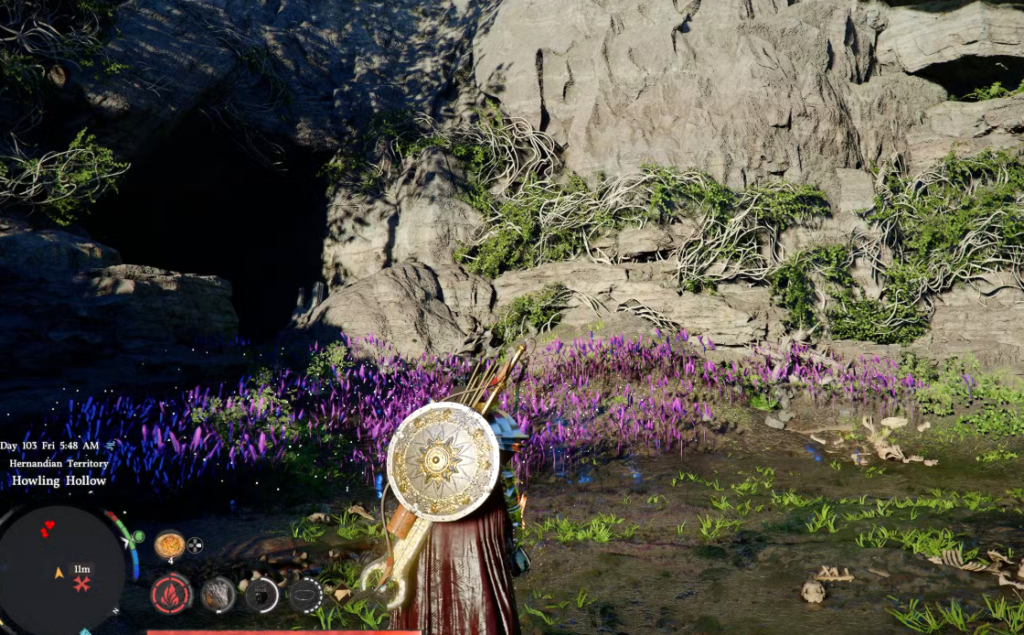This screenshot has height=635, width=1024.
Task: Use the pizza food item slot
Action: [169, 545]
